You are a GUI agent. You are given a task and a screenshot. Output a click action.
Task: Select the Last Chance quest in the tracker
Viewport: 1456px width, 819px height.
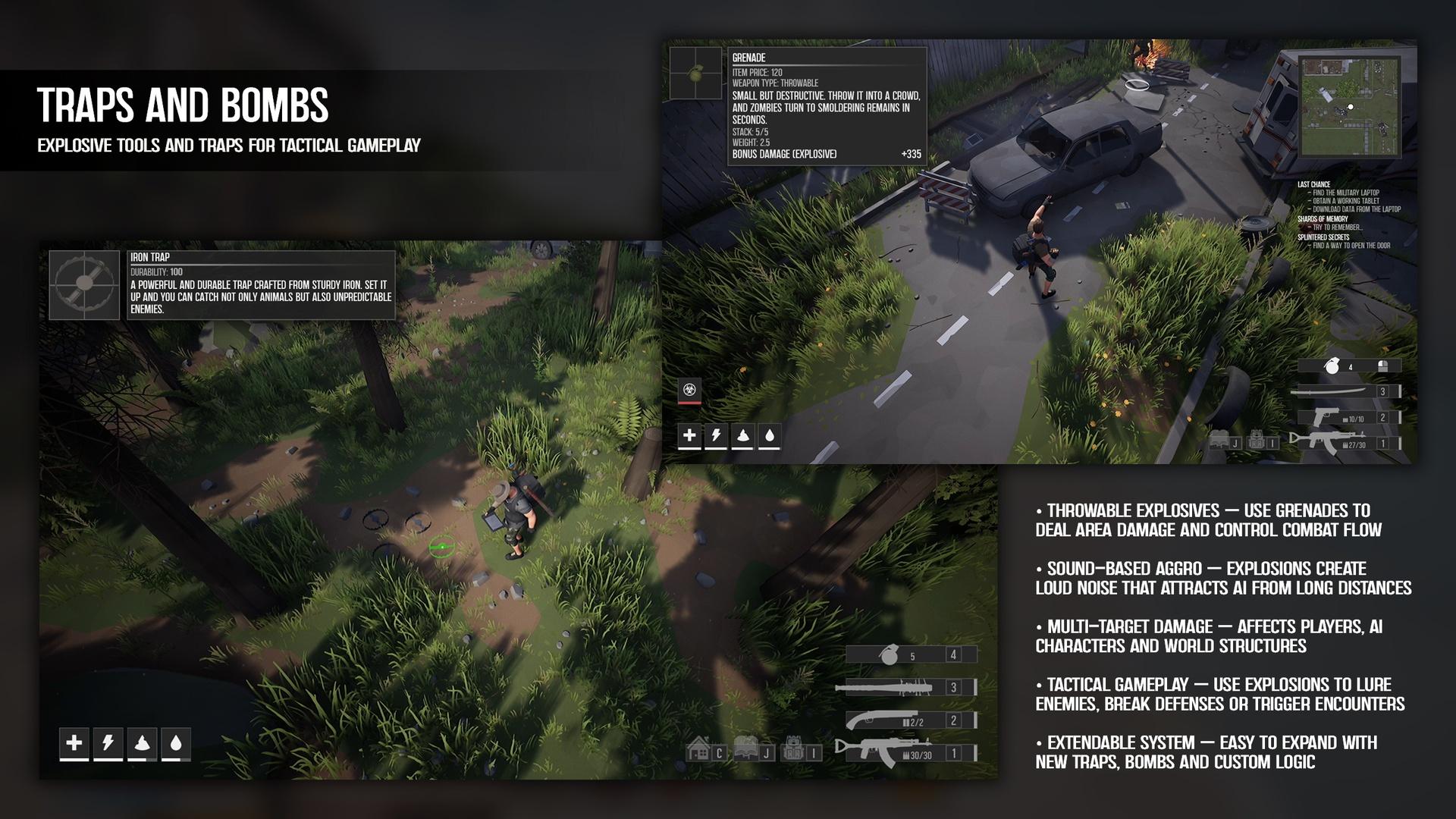click(x=1313, y=184)
